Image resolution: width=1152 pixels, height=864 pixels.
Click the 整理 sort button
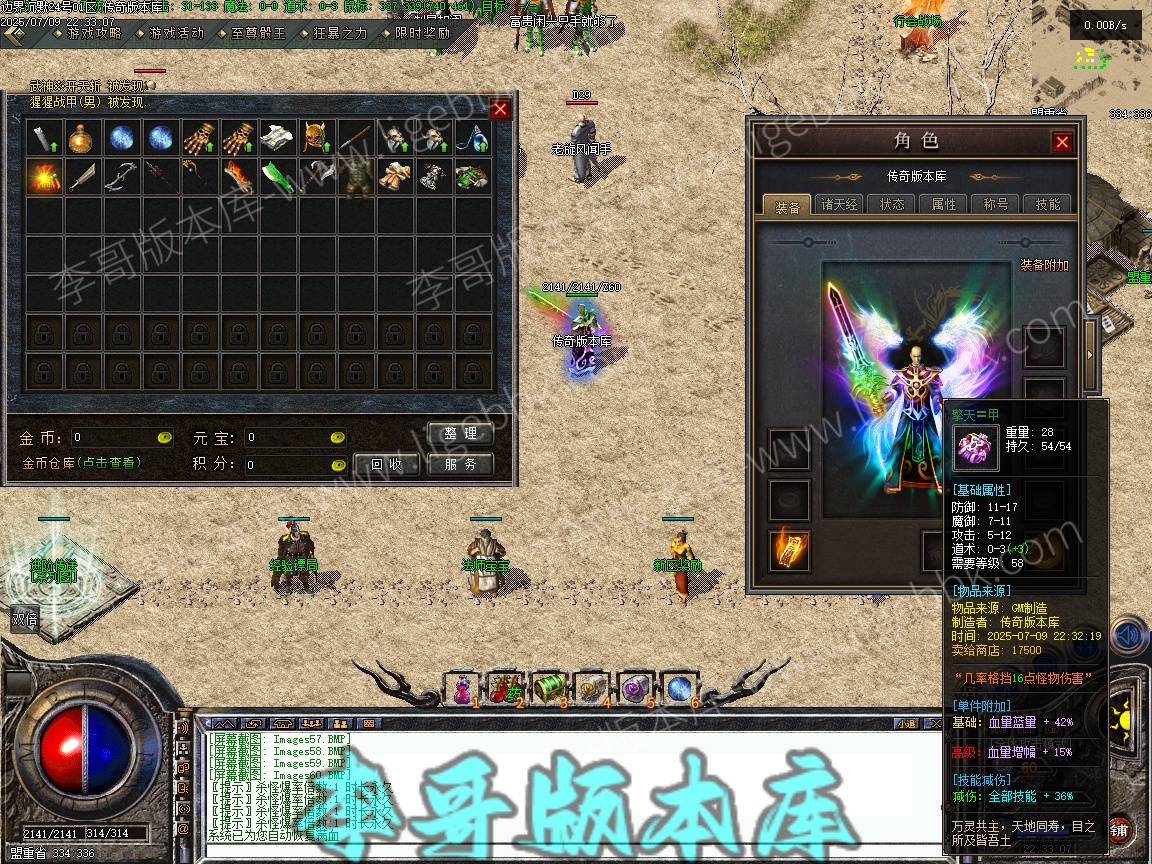461,434
